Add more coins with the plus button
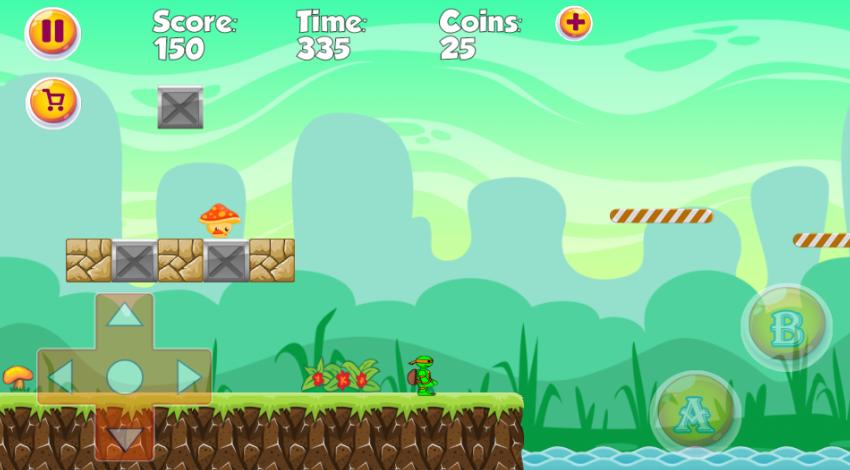The image size is (850, 470). click(574, 22)
